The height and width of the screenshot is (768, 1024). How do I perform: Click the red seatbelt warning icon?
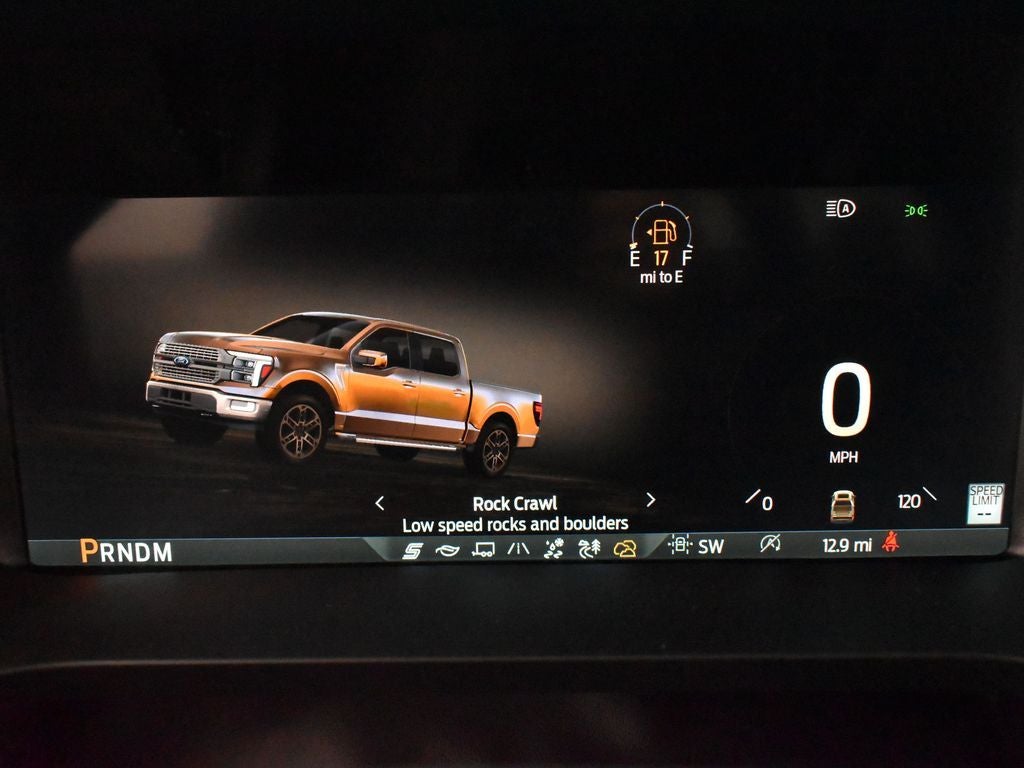point(890,543)
